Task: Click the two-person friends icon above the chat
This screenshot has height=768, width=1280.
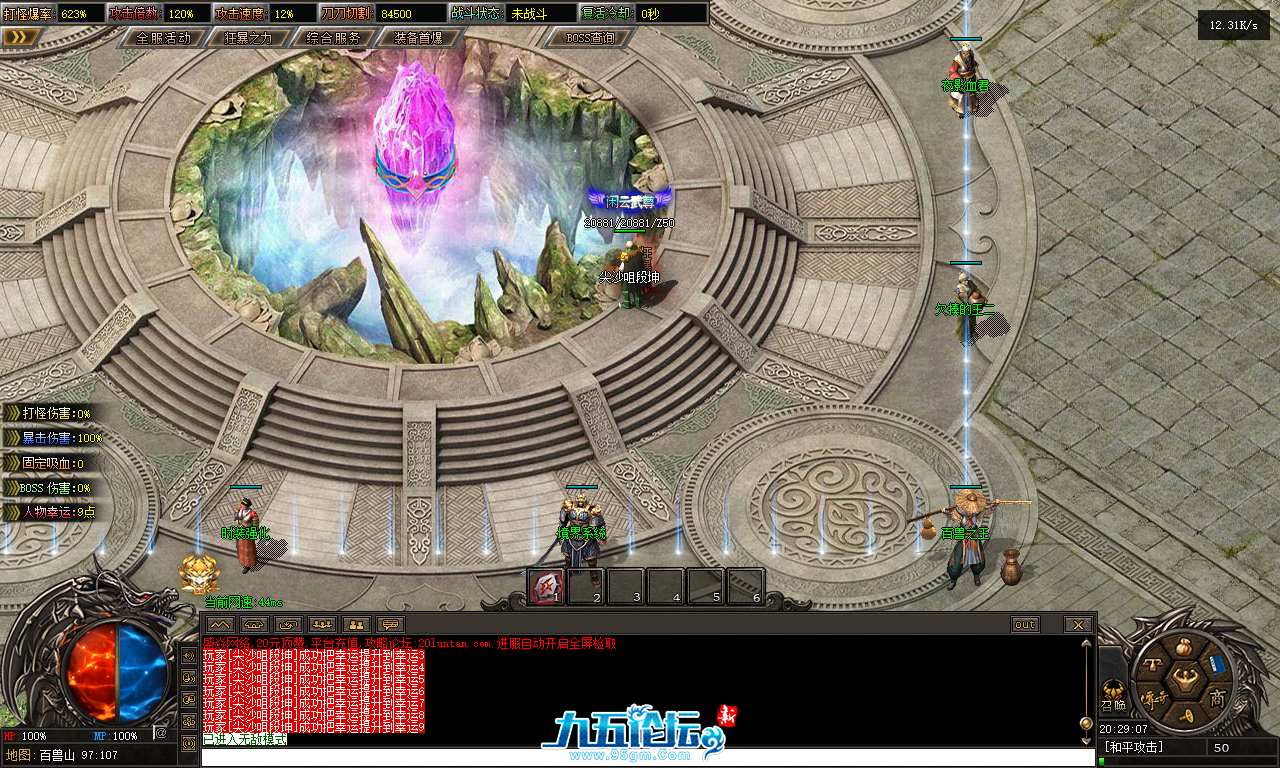Action: (x=357, y=624)
